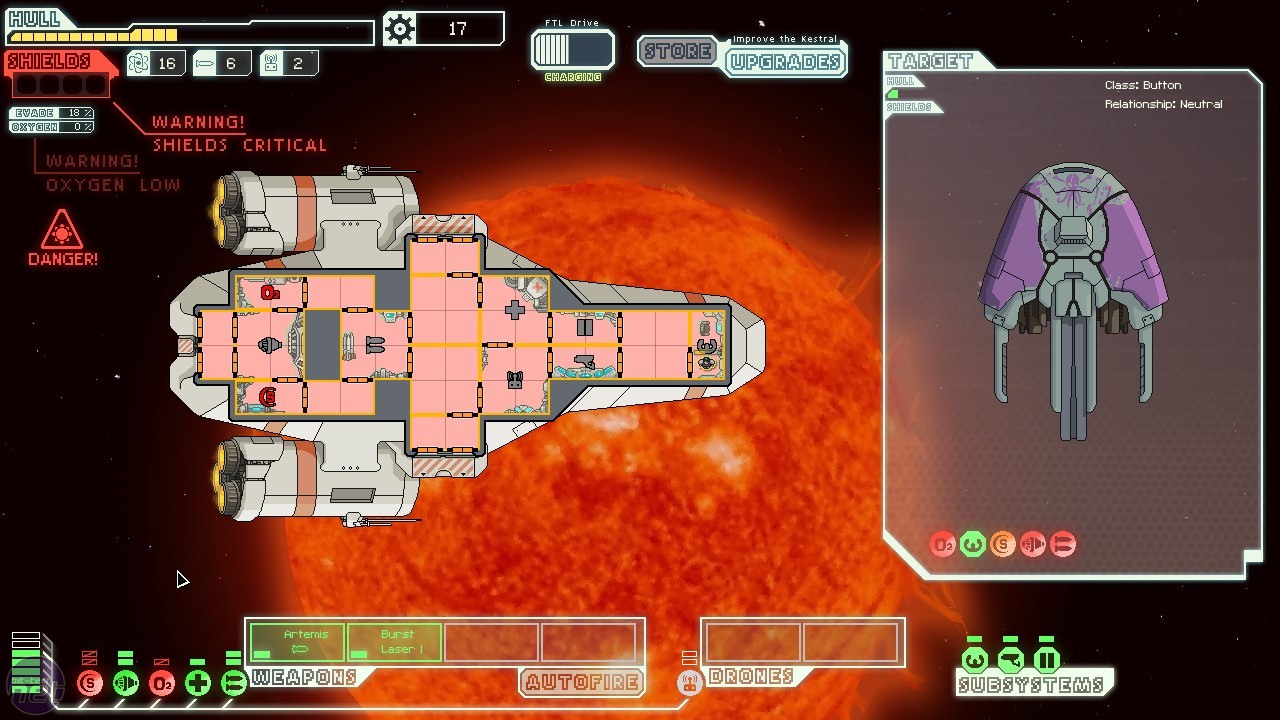Click the door control subsystem icon
The height and width of the screenshot is (720, 1280).
[1046, 660]
